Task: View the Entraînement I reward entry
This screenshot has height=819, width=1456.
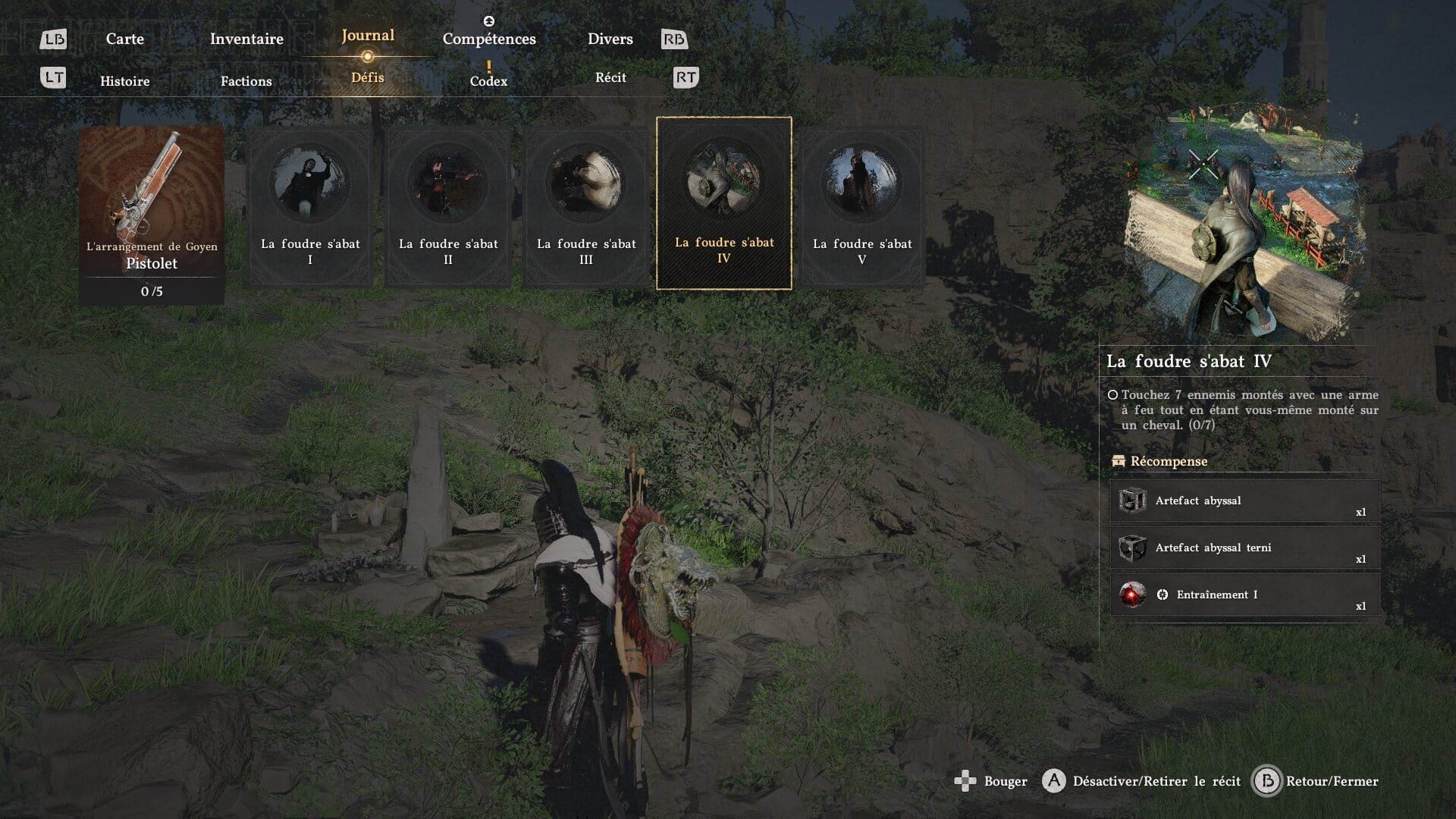Action: (x=1244, y=595)
